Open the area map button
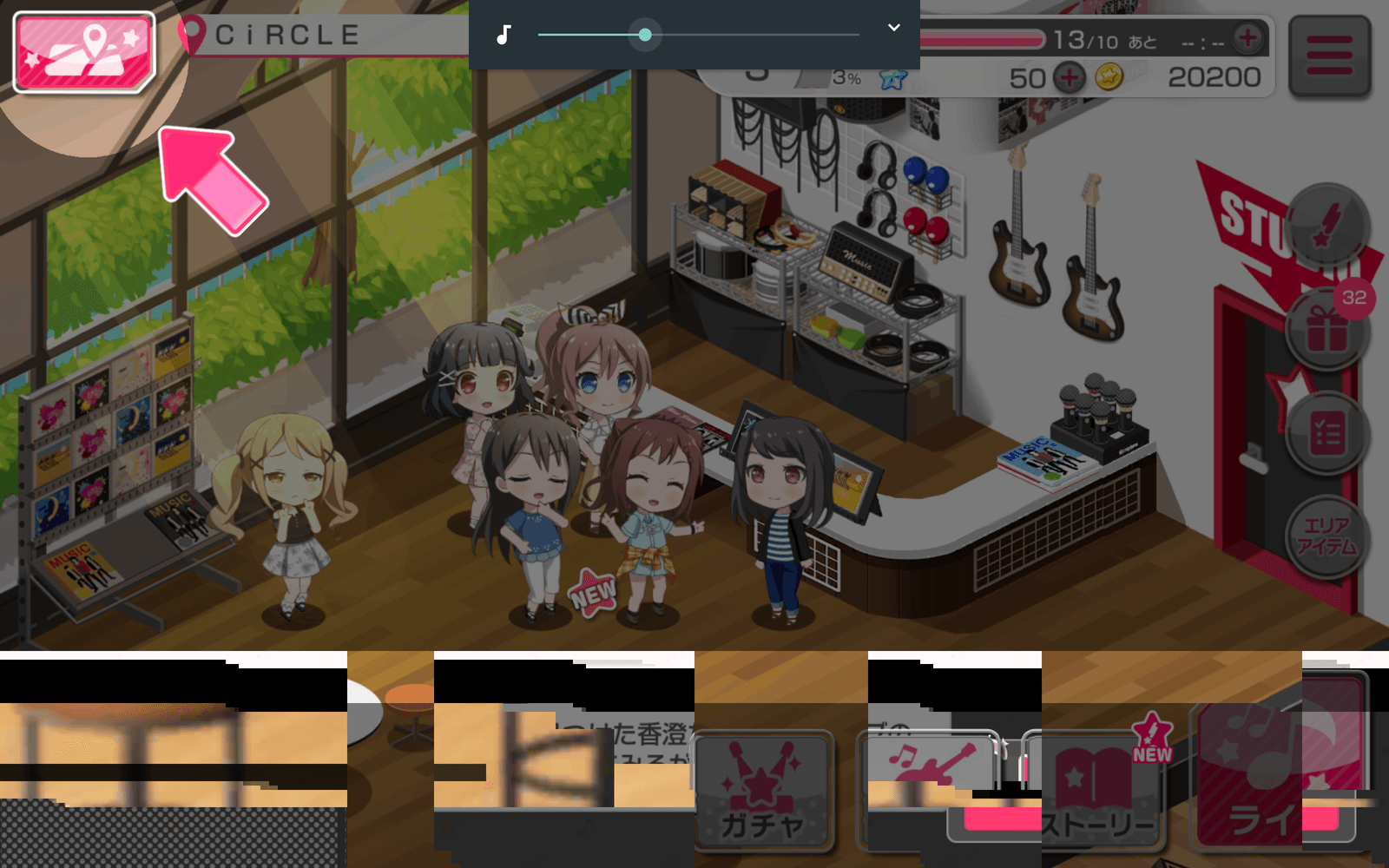This screenshot has width=1389, height=868. pos(84,52)
